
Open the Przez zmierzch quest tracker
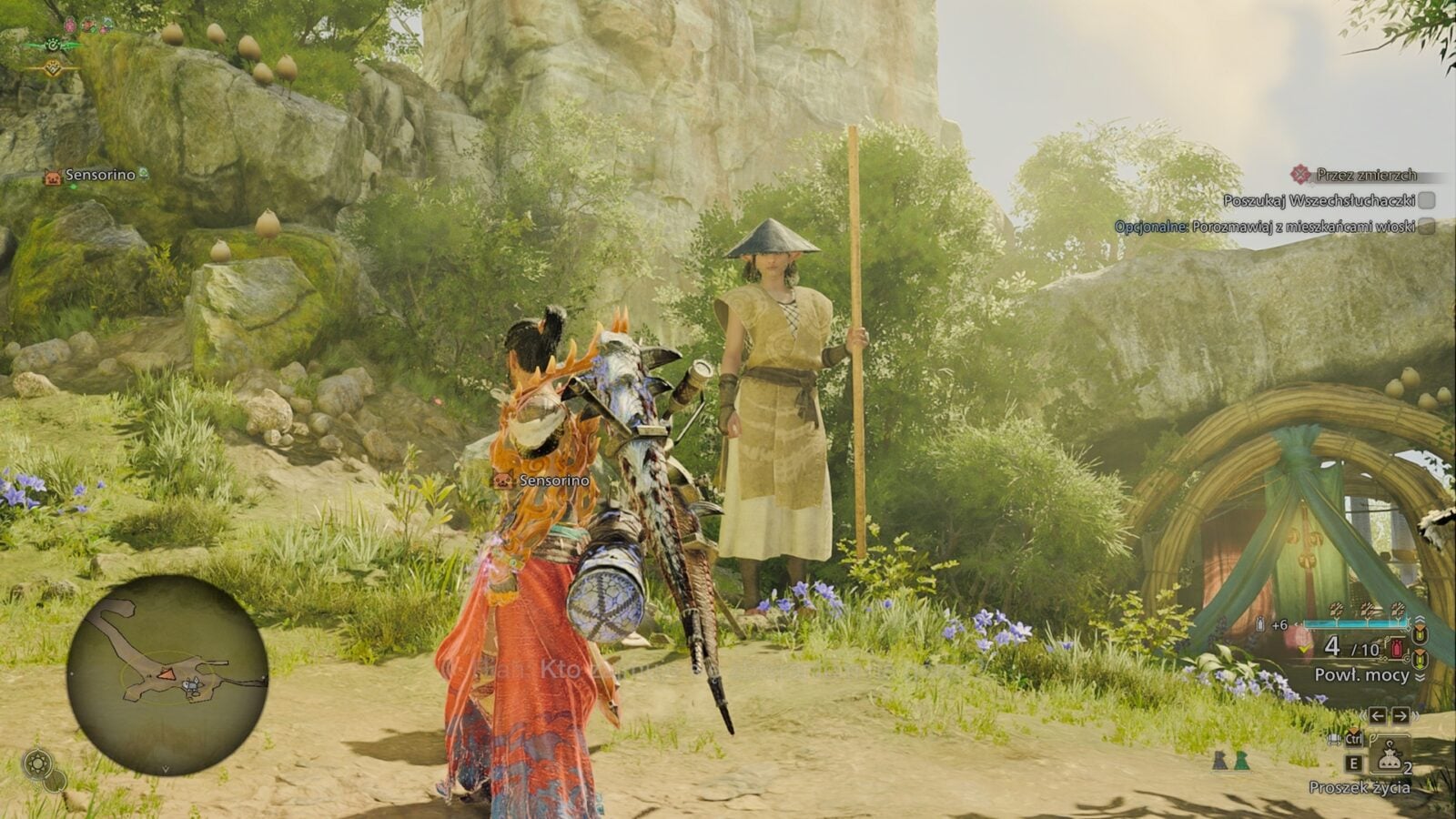pyautogui.click(x=1365, y=175)
